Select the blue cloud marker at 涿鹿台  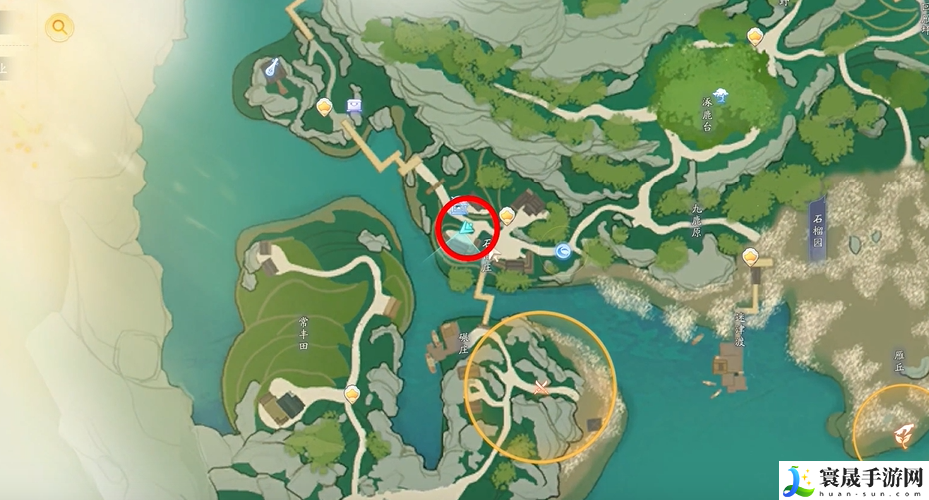[x=722, y=96]
